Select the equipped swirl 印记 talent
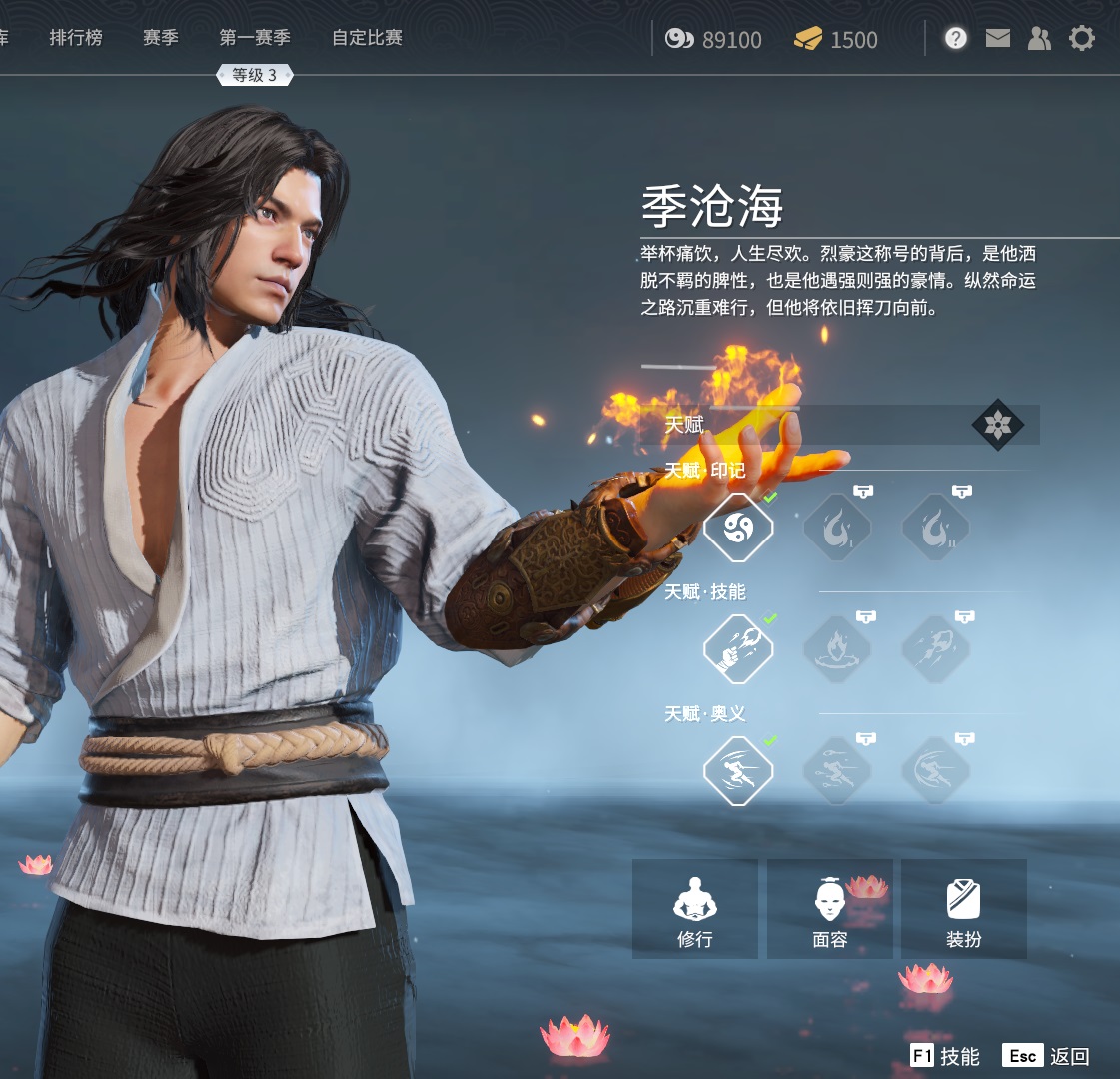The image size is (1120, 1079). tap(738, 528)
